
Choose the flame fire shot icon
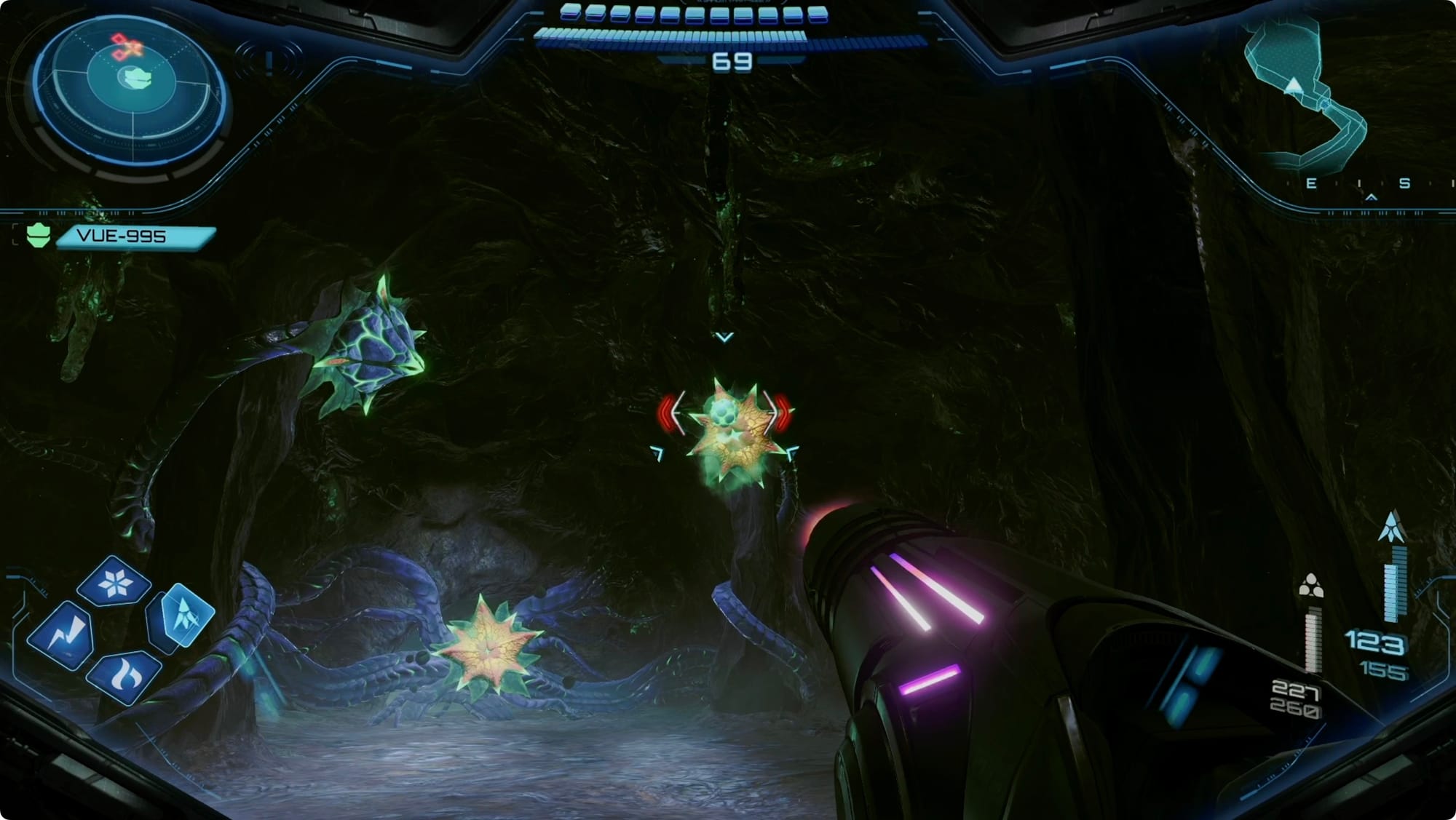tap(124, 677)
